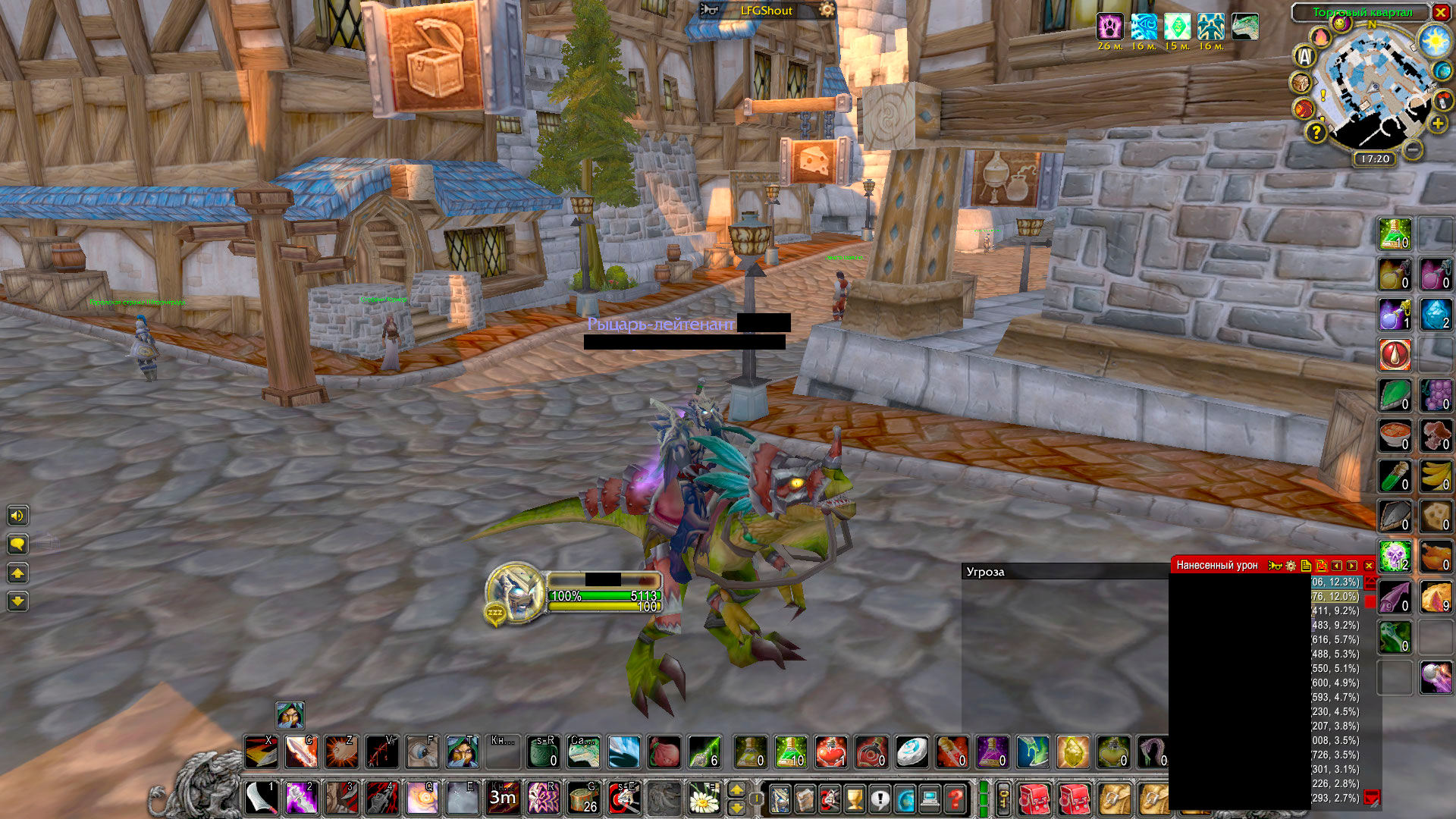Toggle the "A" addon button on the minimap
1456x819 pixels.
1304,55
